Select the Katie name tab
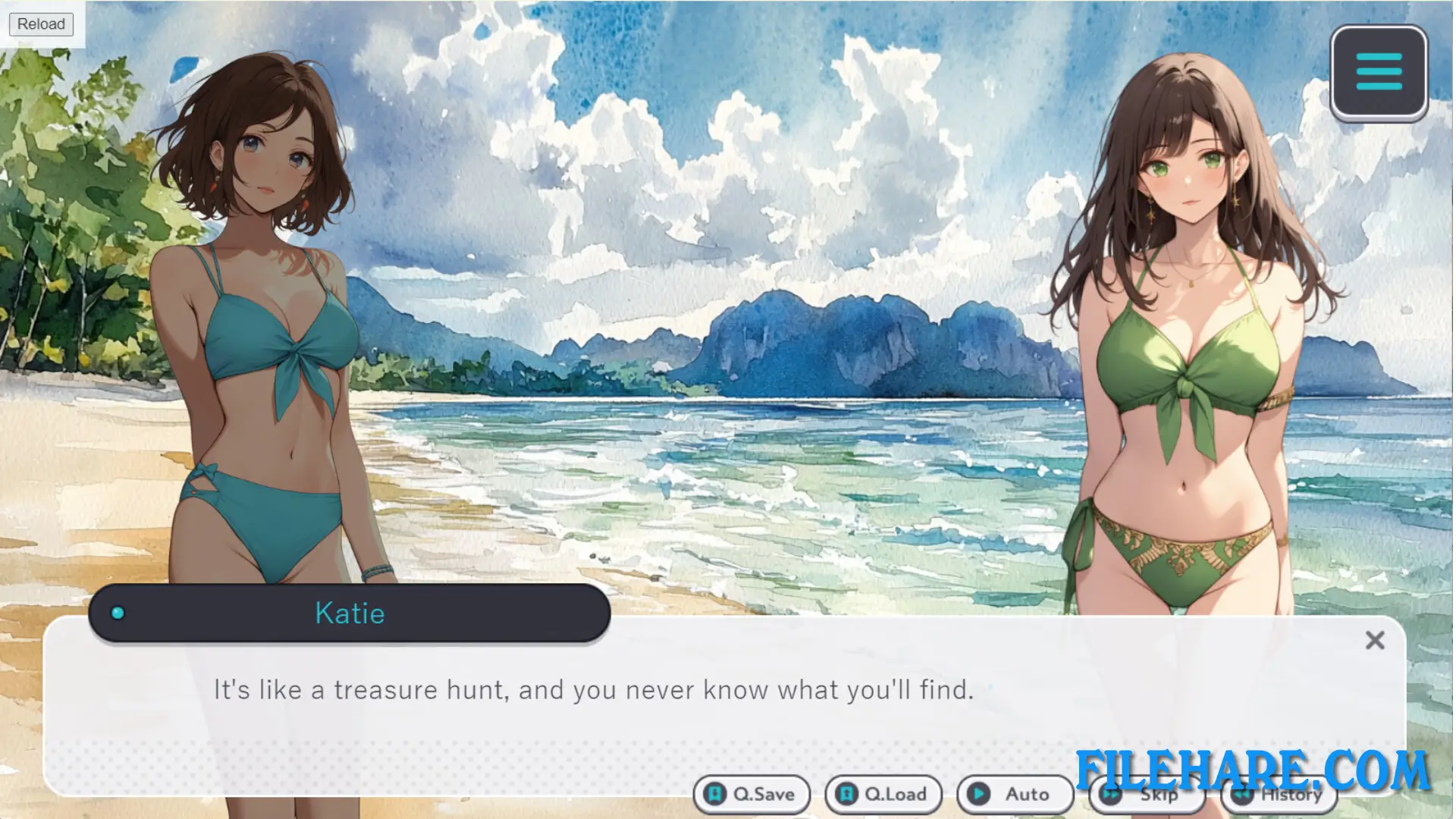The height and width of the screenshot is (819, 1456). tap(350, 613)
